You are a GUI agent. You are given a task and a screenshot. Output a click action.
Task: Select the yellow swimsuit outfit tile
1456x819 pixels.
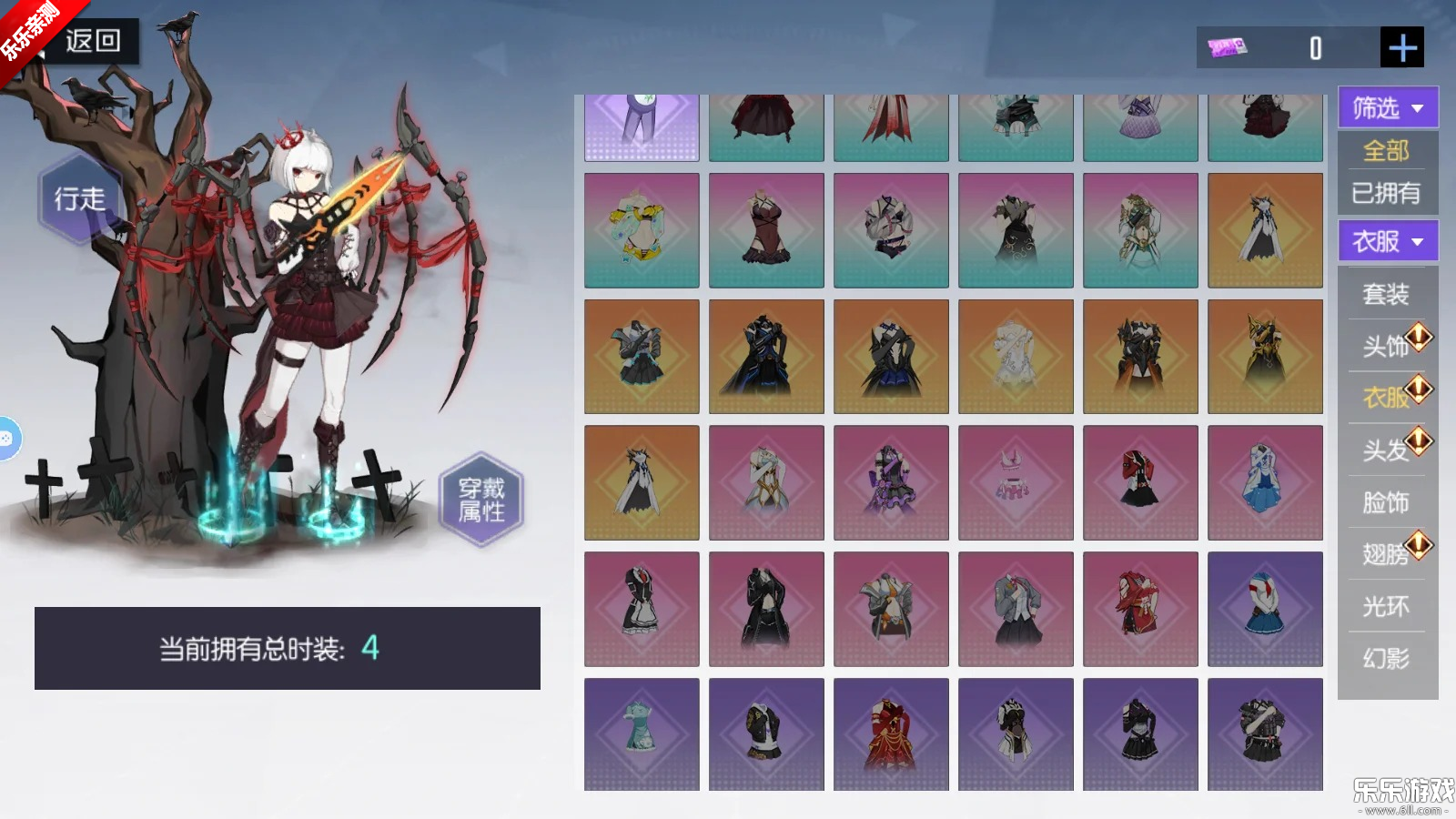pos(642,231)
